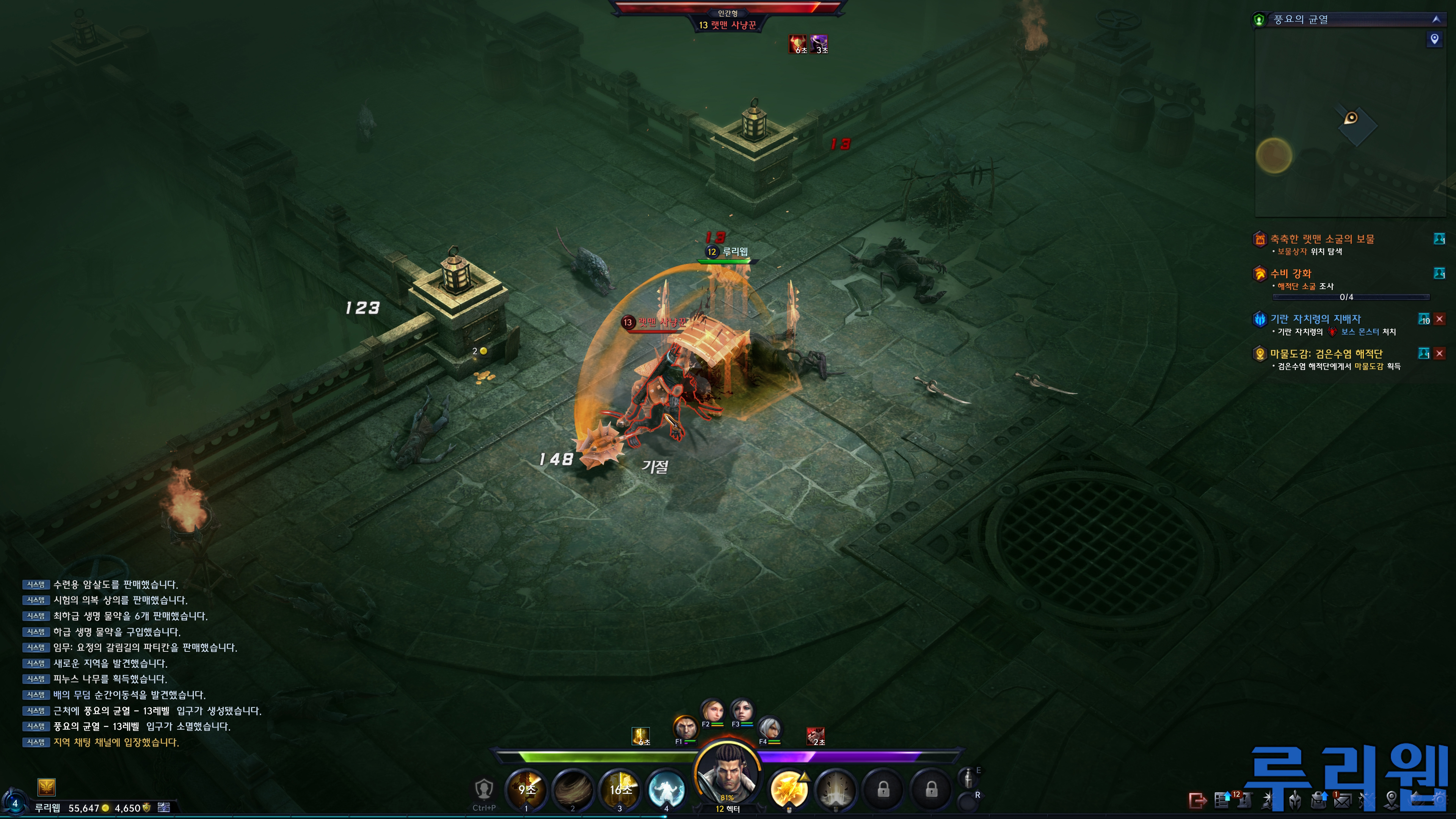Viewport: 1456px width, 819px height.
Task: Open the mail envelope icon
Action: point(1342,800)
